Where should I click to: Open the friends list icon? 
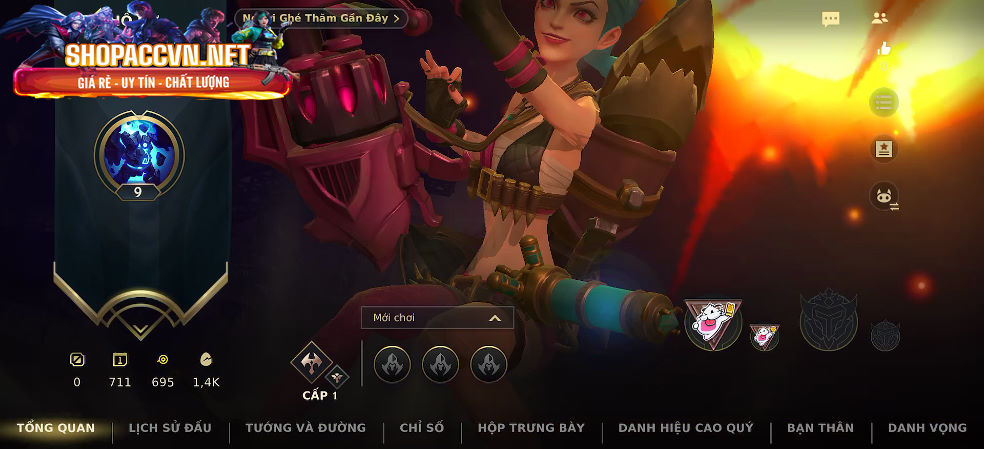tap(880, 18)
